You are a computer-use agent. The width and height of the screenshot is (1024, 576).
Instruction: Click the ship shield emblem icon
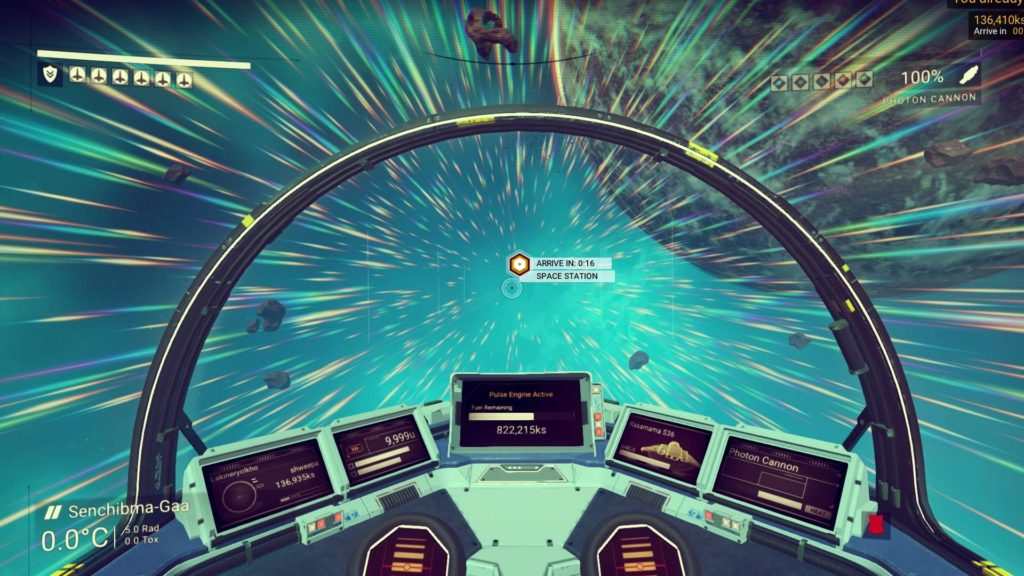[49, 74]
